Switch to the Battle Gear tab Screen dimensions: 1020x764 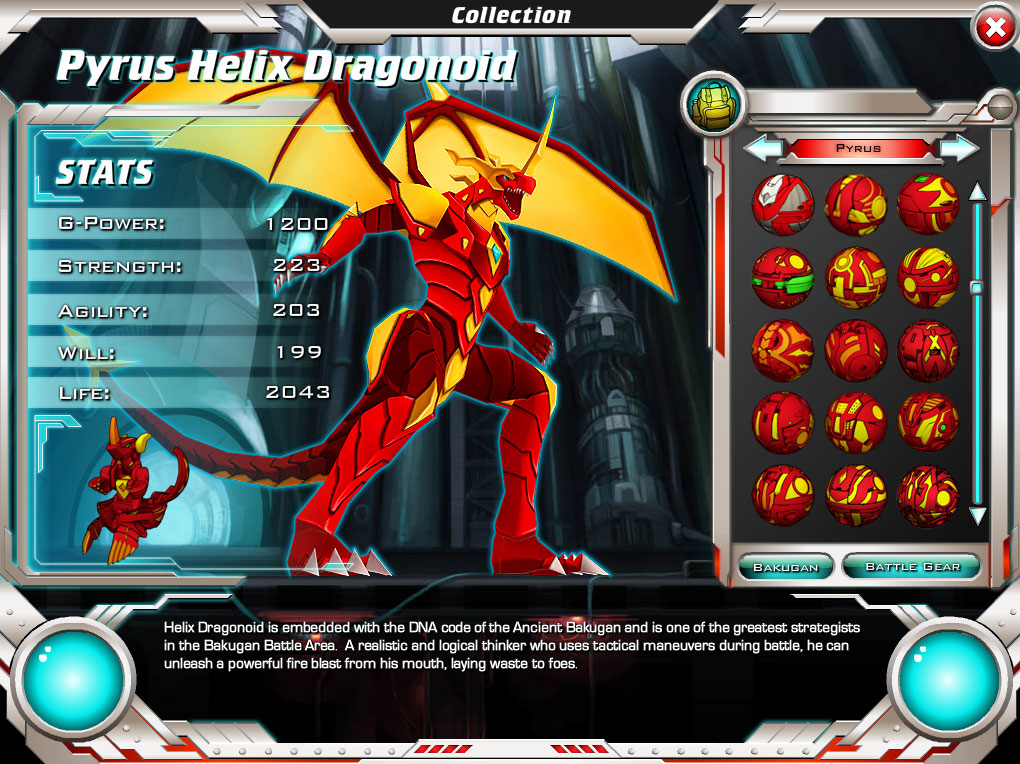click(912, 567)
